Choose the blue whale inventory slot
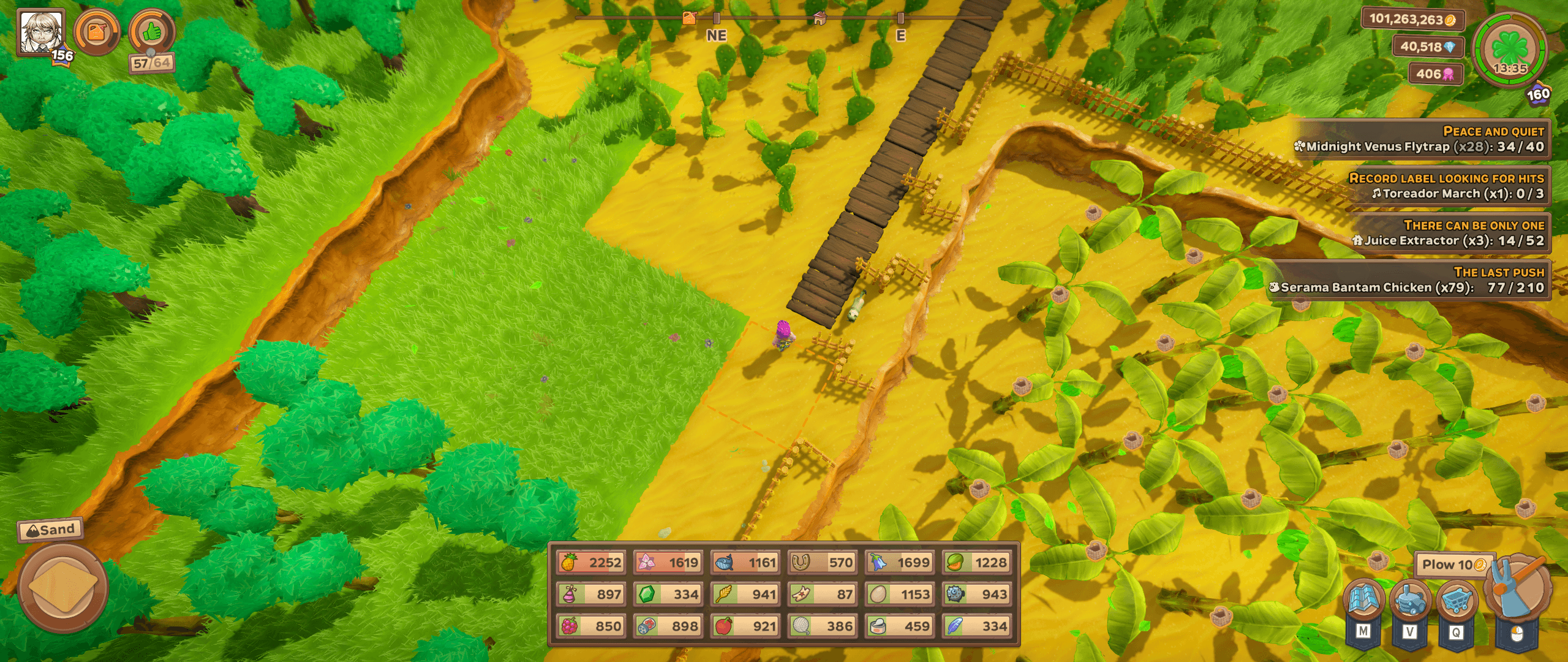1568x662 pixels. coord(745,562)
